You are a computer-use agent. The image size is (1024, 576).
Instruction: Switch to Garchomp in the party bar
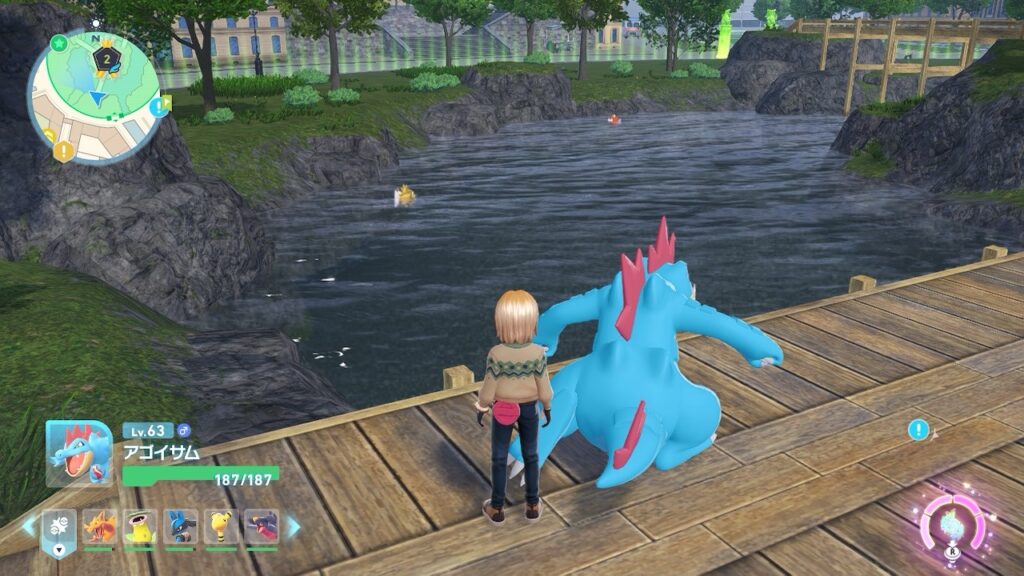(262, 527)
